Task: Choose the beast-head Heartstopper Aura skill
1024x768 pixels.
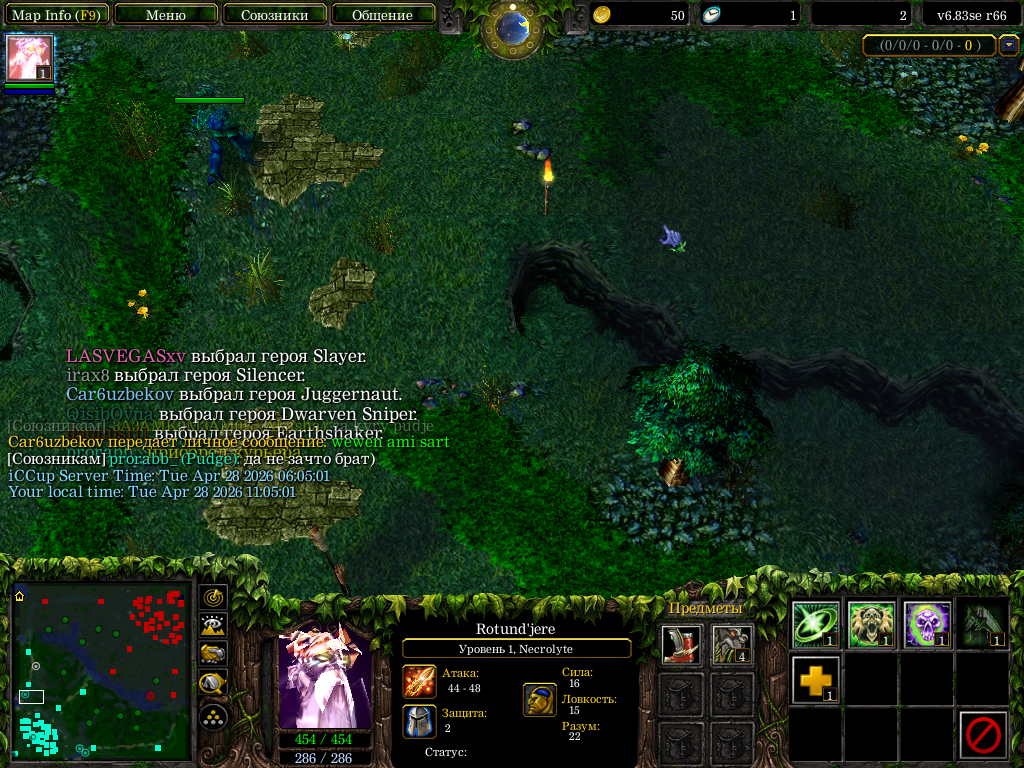Action: [x=871, y=624]
